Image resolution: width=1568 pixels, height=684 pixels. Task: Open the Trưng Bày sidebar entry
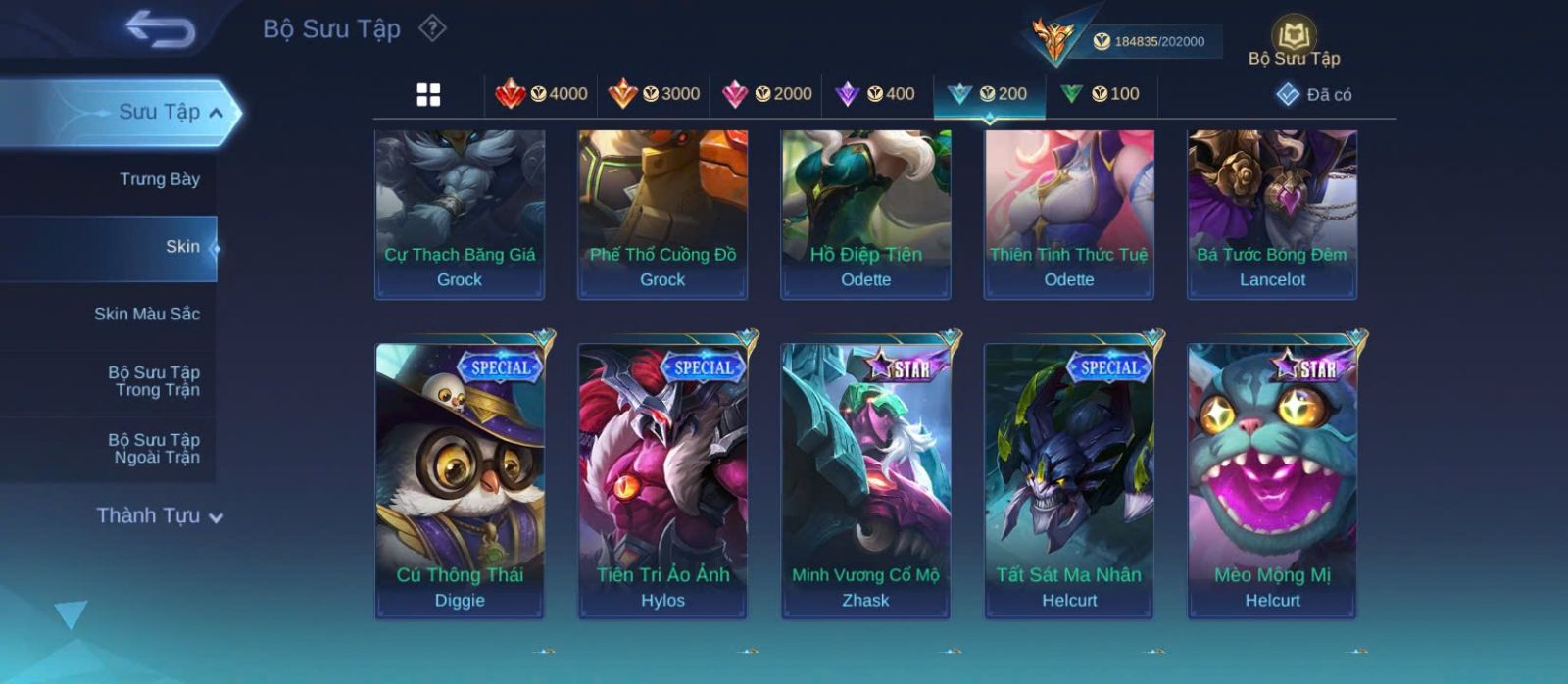(159, 179)
